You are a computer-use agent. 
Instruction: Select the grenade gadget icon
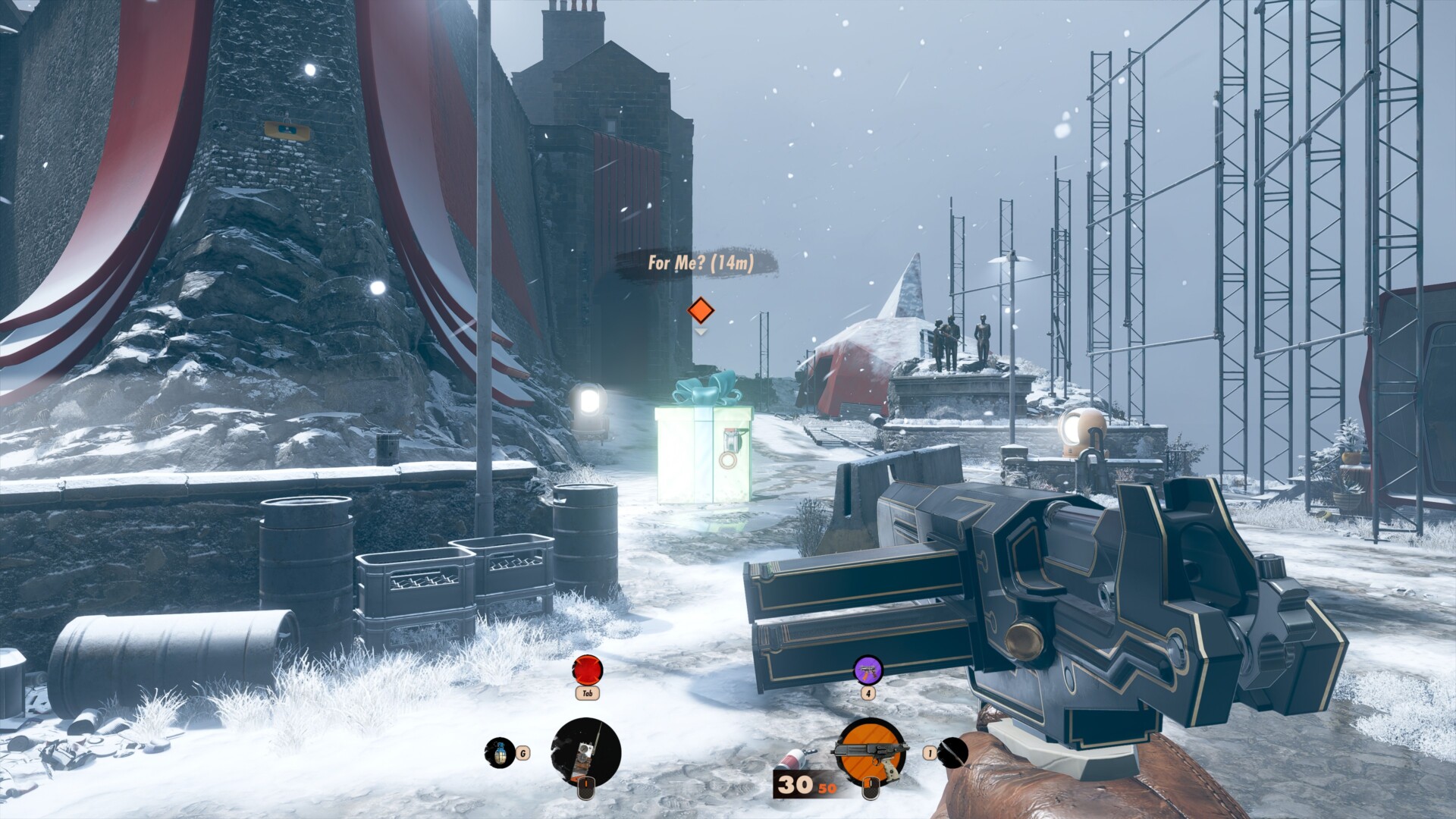(x=500, y=752)
